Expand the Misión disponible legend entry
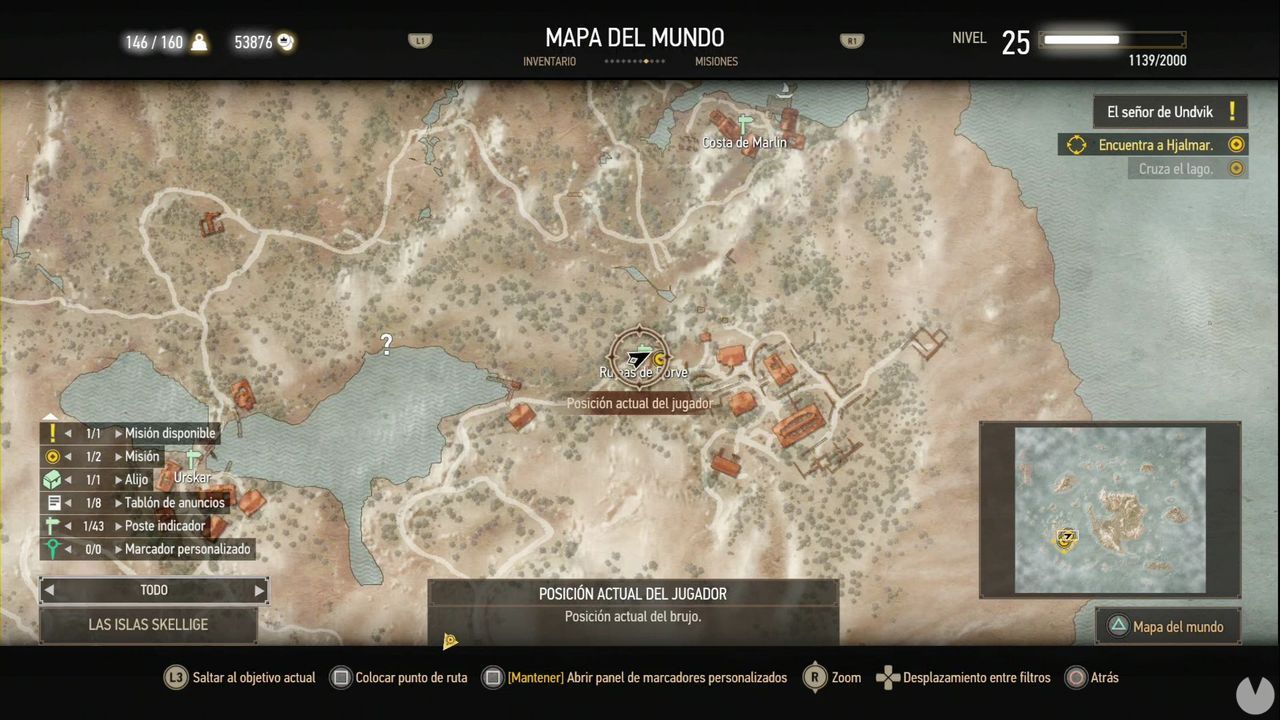1280x720 pixels. tap(119, 433)
